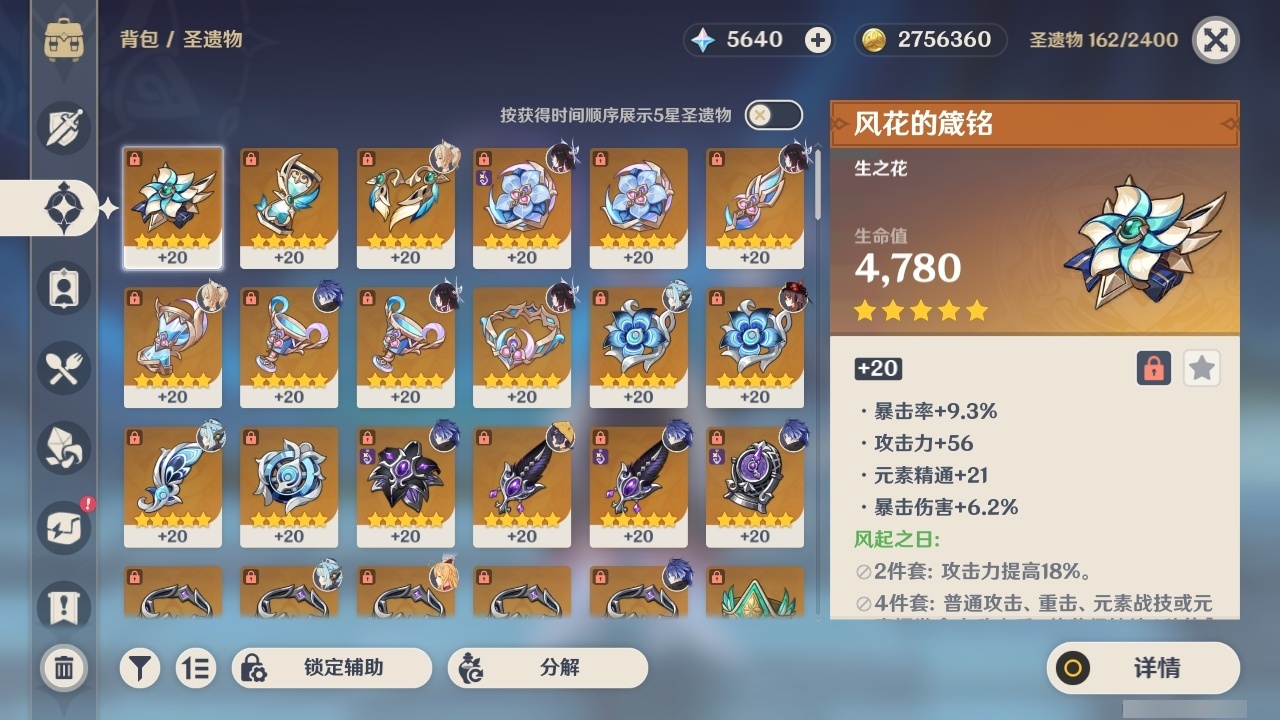
Task: Open the artifact filter (funnel icon)
Action: point(140,668)
